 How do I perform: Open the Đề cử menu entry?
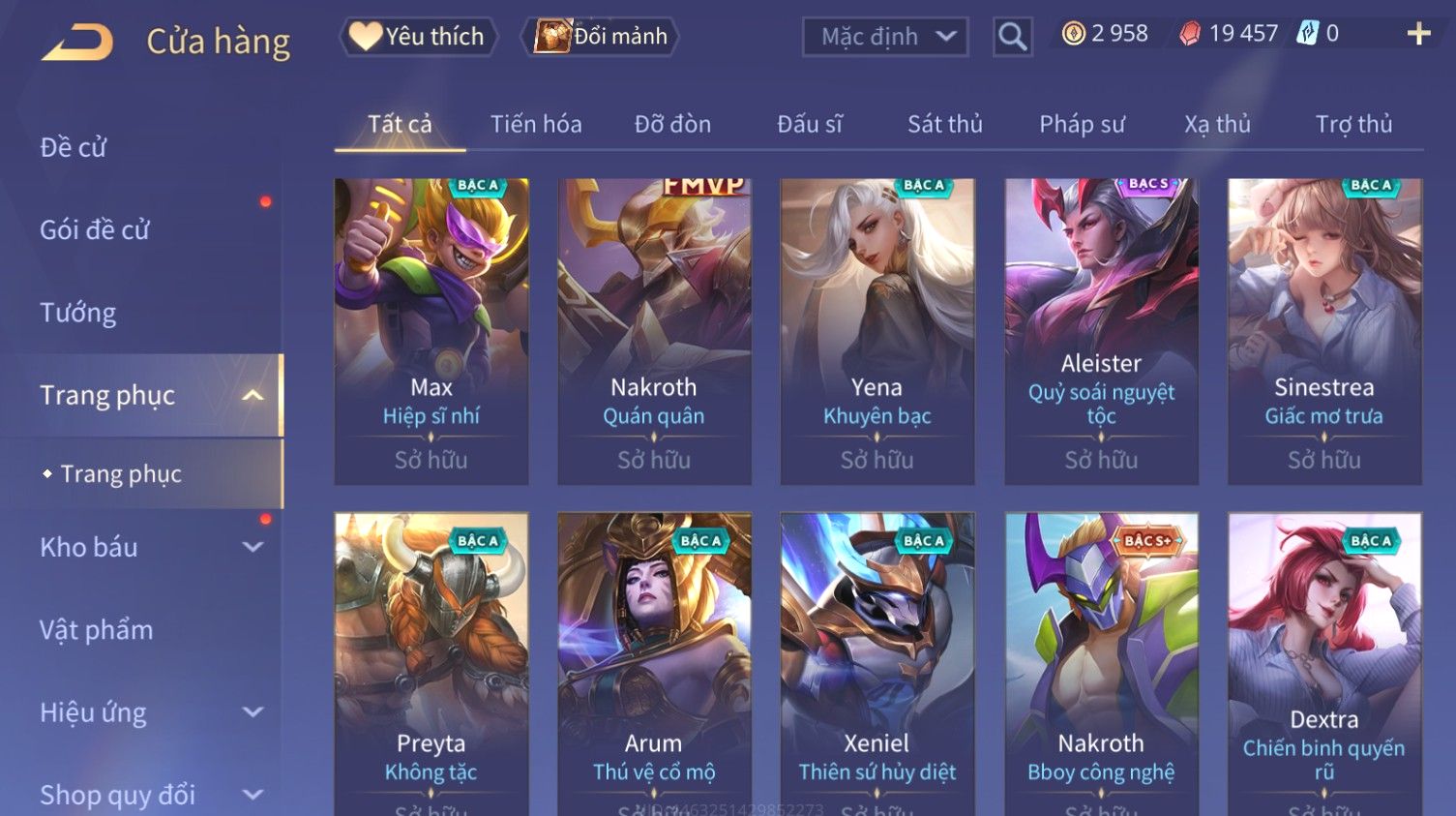(74, 147)
